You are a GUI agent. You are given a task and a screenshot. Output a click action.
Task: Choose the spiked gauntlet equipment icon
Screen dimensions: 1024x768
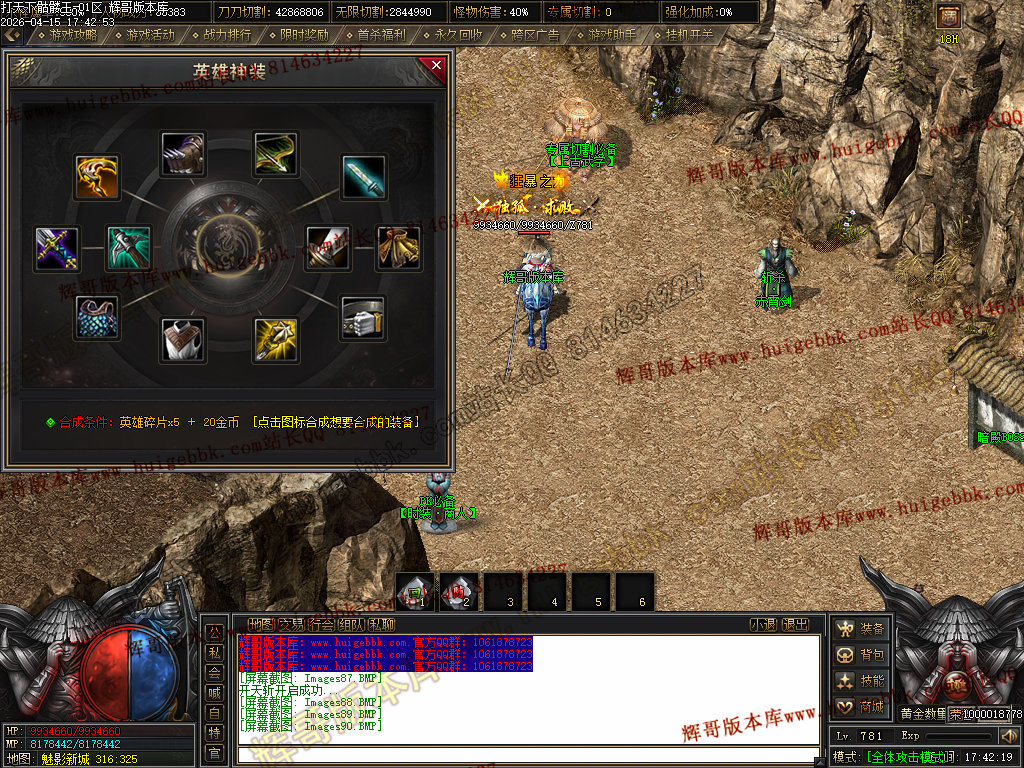click(x=183, y=155)
